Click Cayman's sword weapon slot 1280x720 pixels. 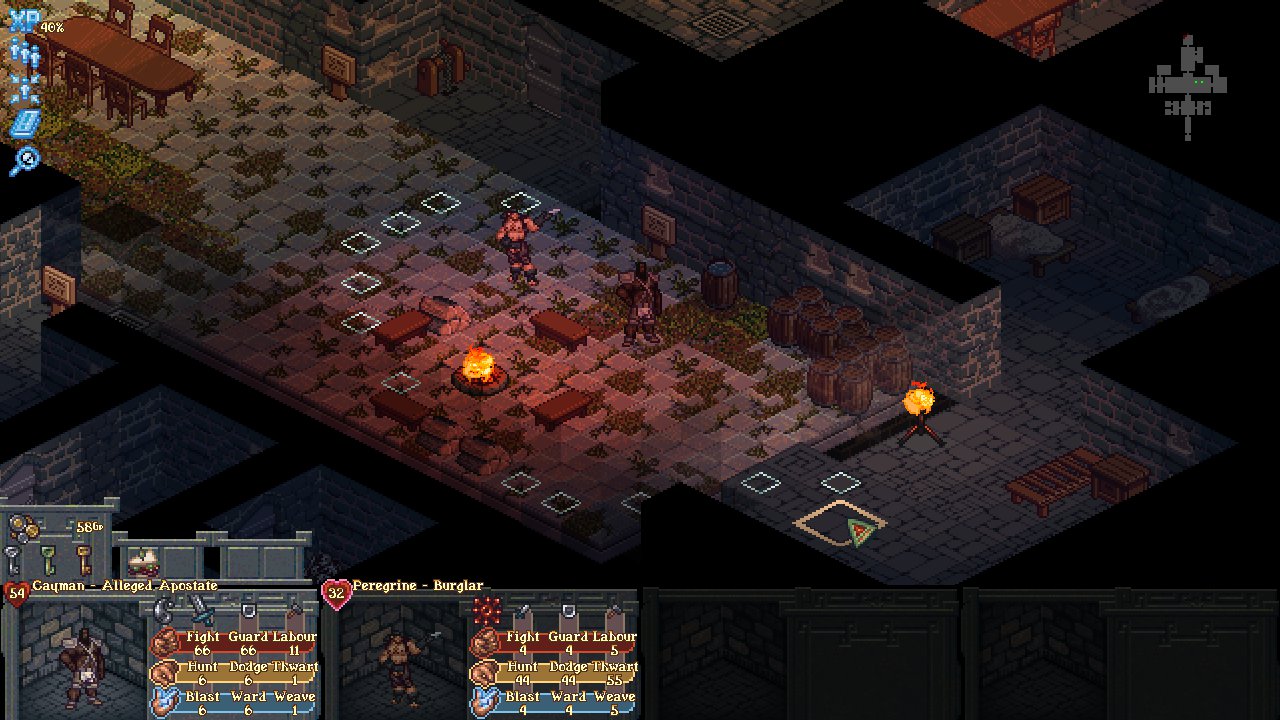pos(202,607)
